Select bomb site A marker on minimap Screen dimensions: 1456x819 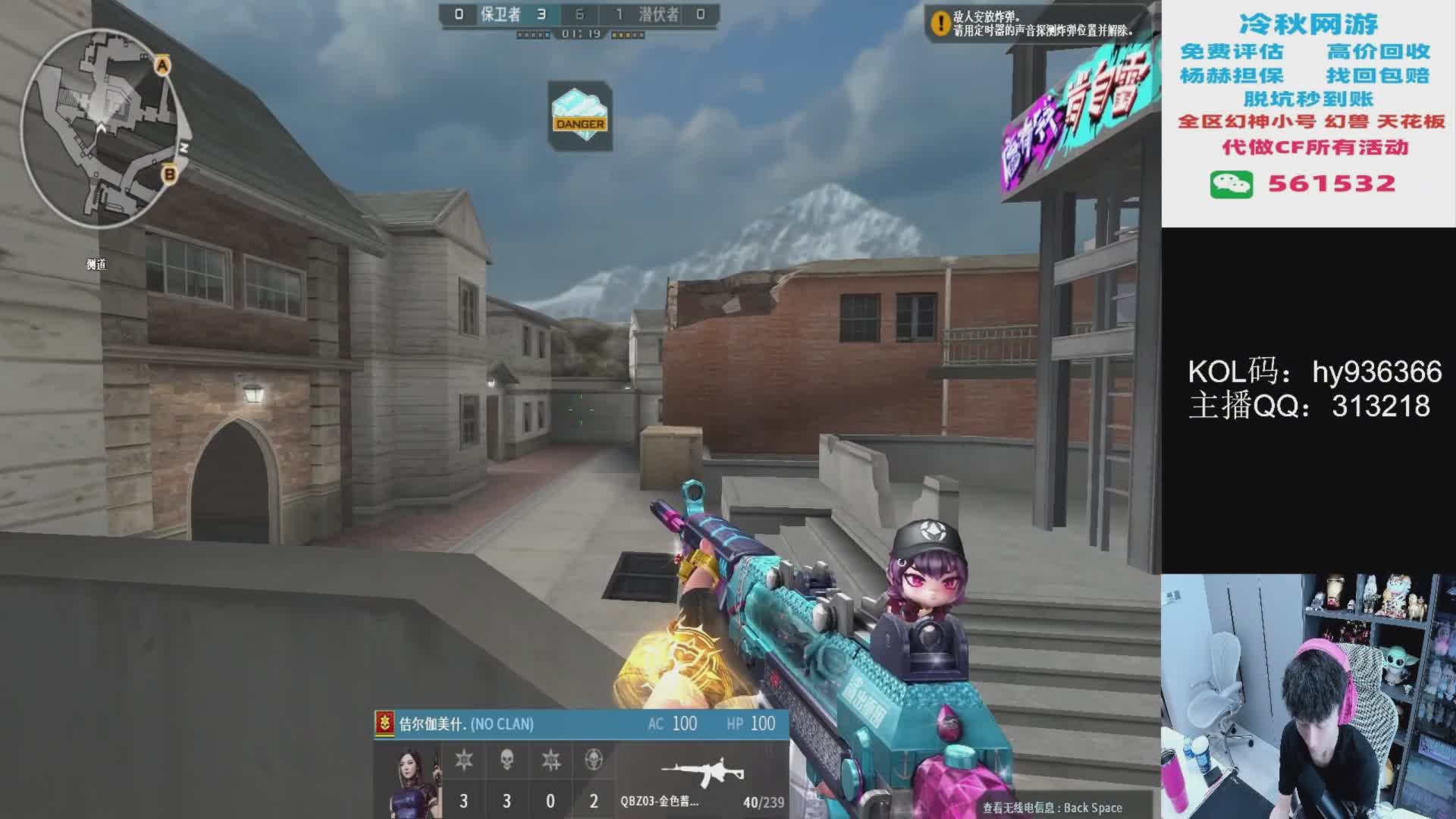tap(162, 66)
